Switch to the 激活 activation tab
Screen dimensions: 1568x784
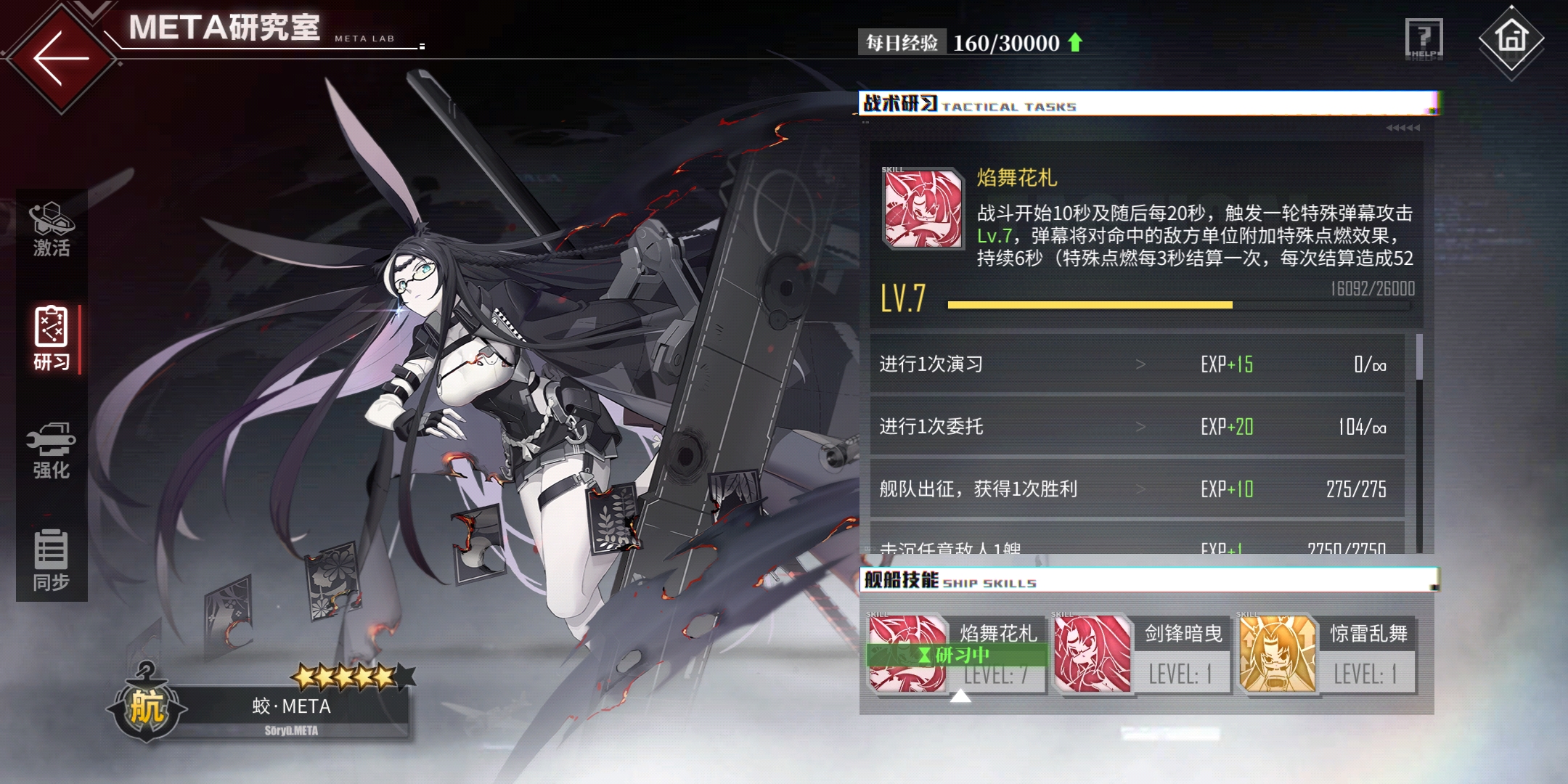pos(52,229)
